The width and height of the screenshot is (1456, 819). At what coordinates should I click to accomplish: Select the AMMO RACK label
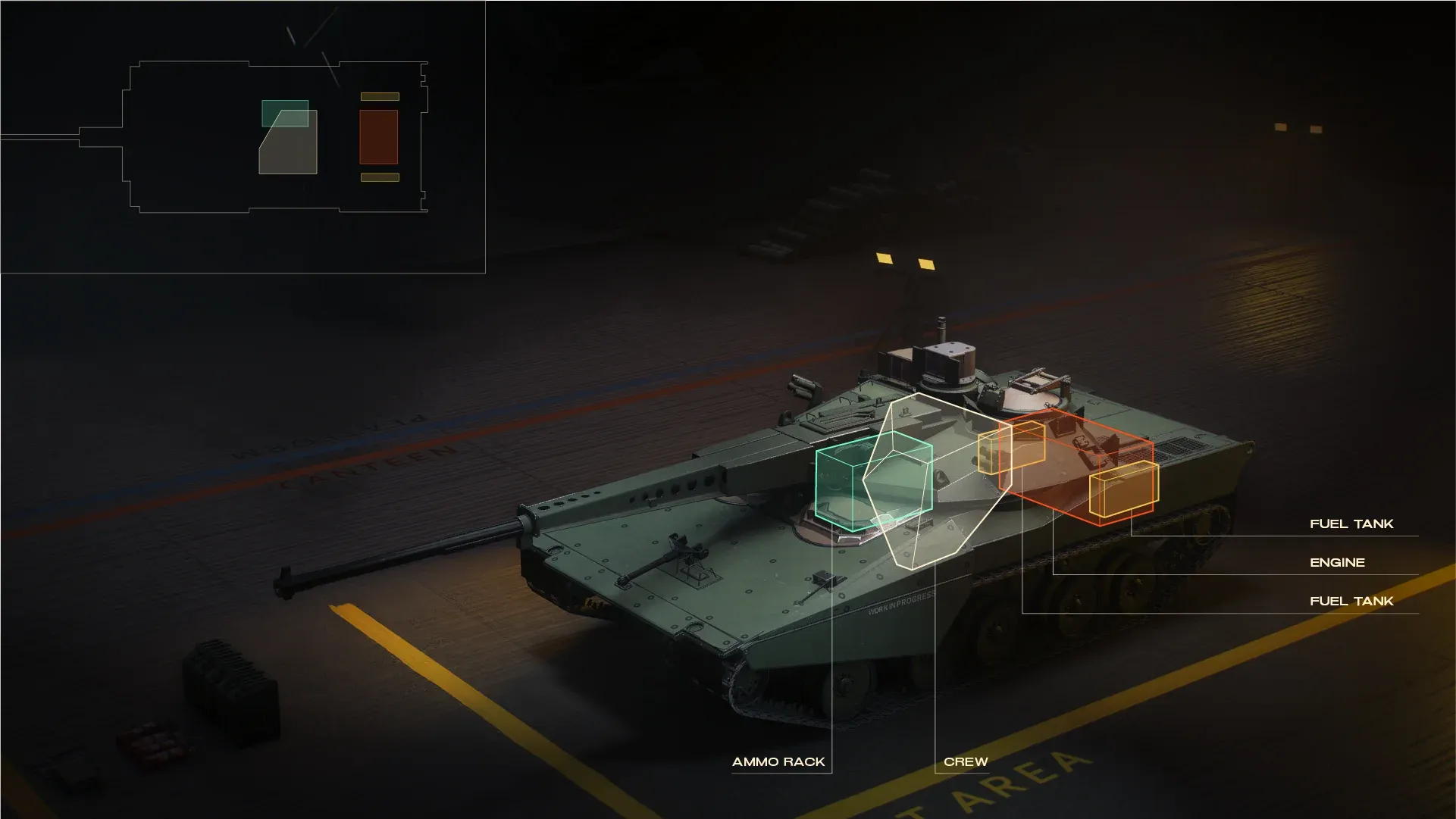pyautogui.click(x=778, y=761)
